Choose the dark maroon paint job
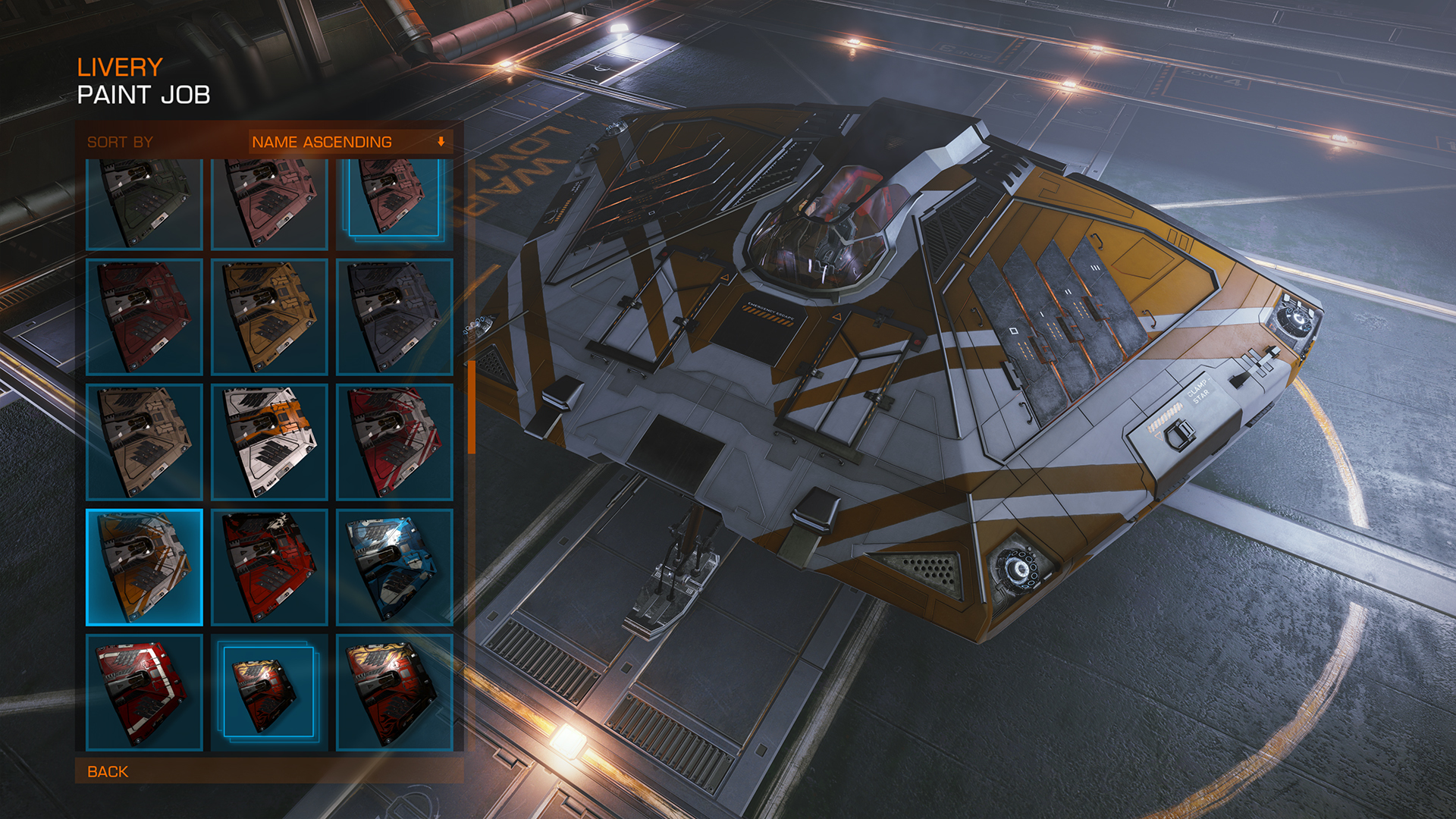The image size is (1456, 819). tap(144, 317)
